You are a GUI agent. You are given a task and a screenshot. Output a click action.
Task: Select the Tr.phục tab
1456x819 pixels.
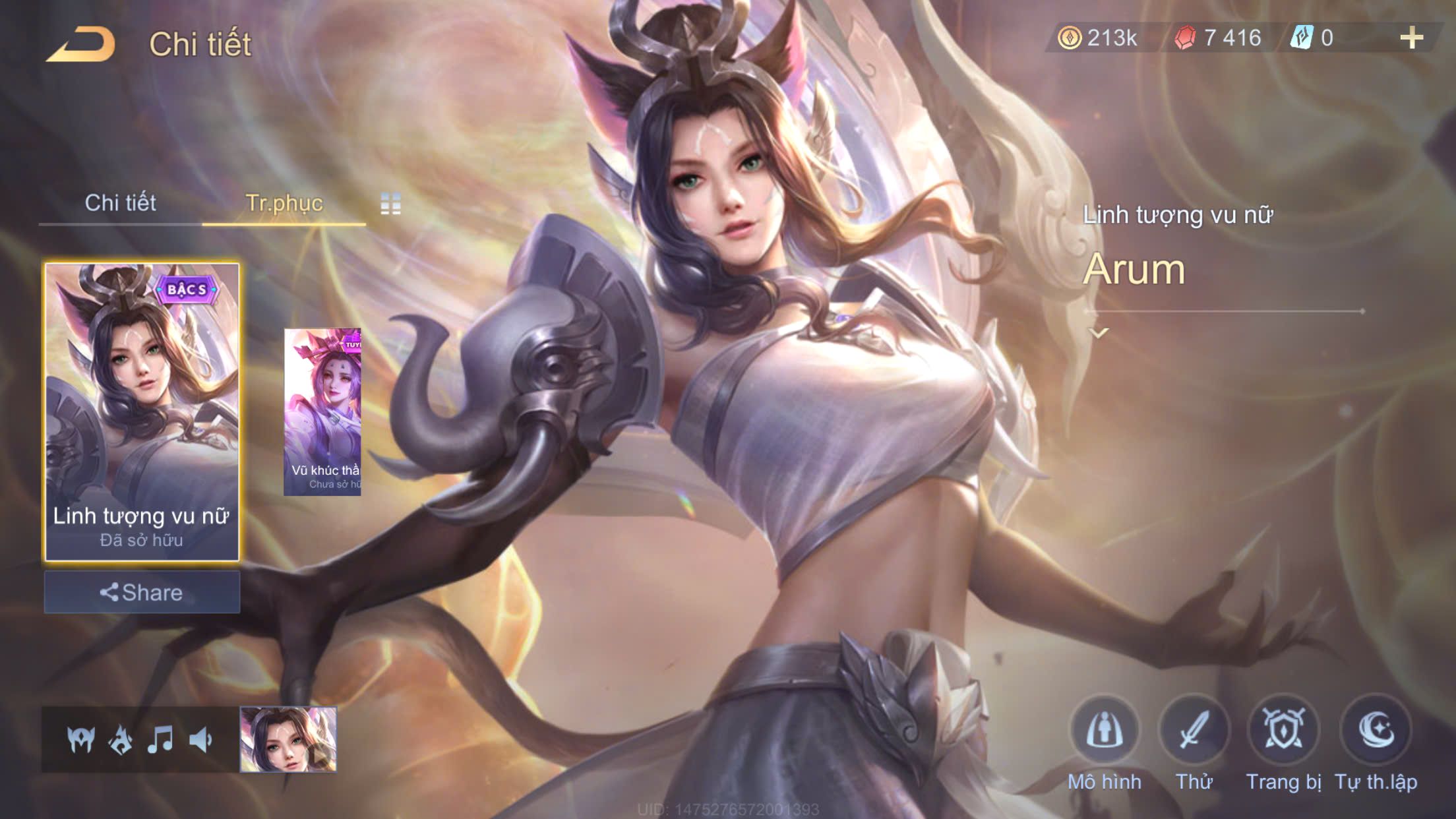tap(284, 203)
